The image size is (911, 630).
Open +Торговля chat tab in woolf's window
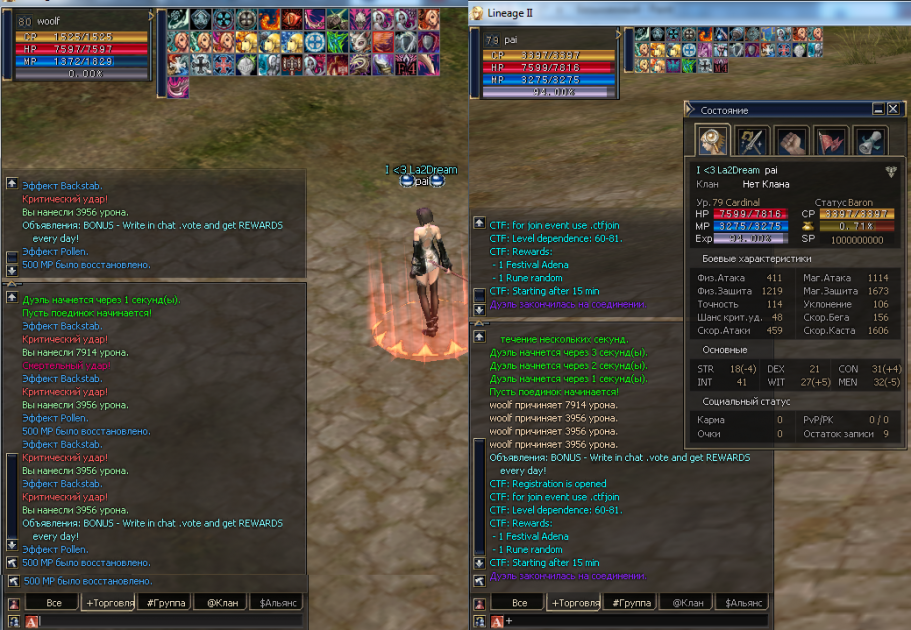[110, 603]
